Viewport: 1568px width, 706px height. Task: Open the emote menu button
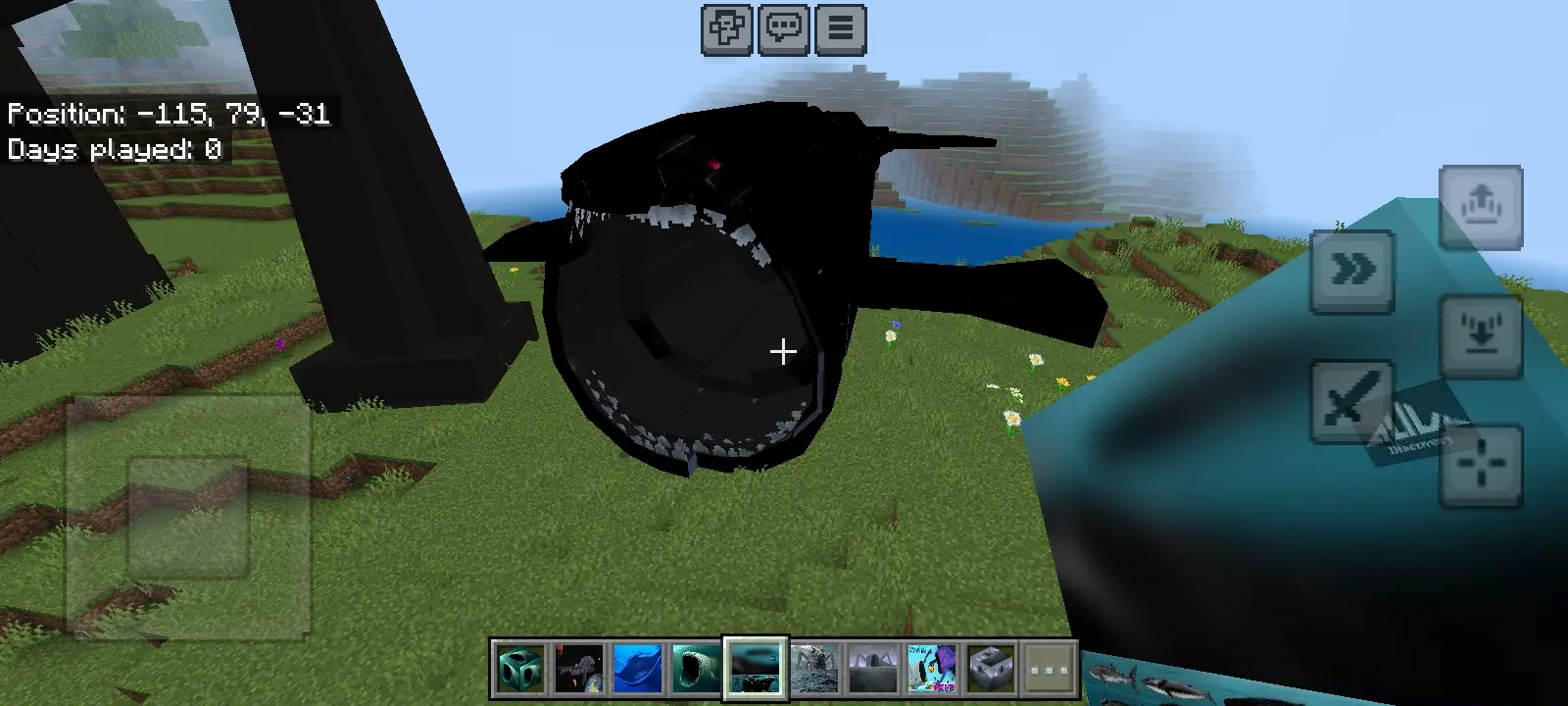726,29
